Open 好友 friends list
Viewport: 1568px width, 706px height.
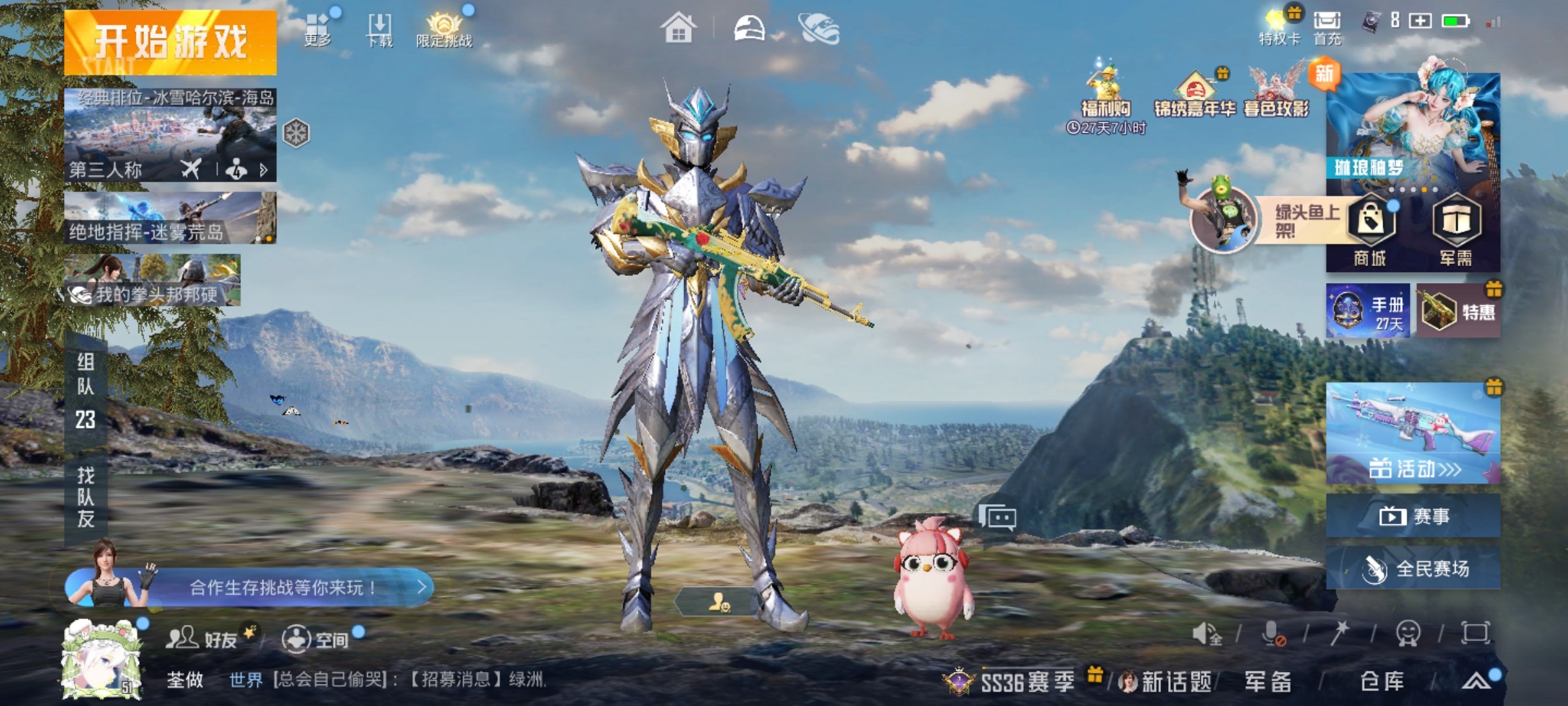[203, 639]
